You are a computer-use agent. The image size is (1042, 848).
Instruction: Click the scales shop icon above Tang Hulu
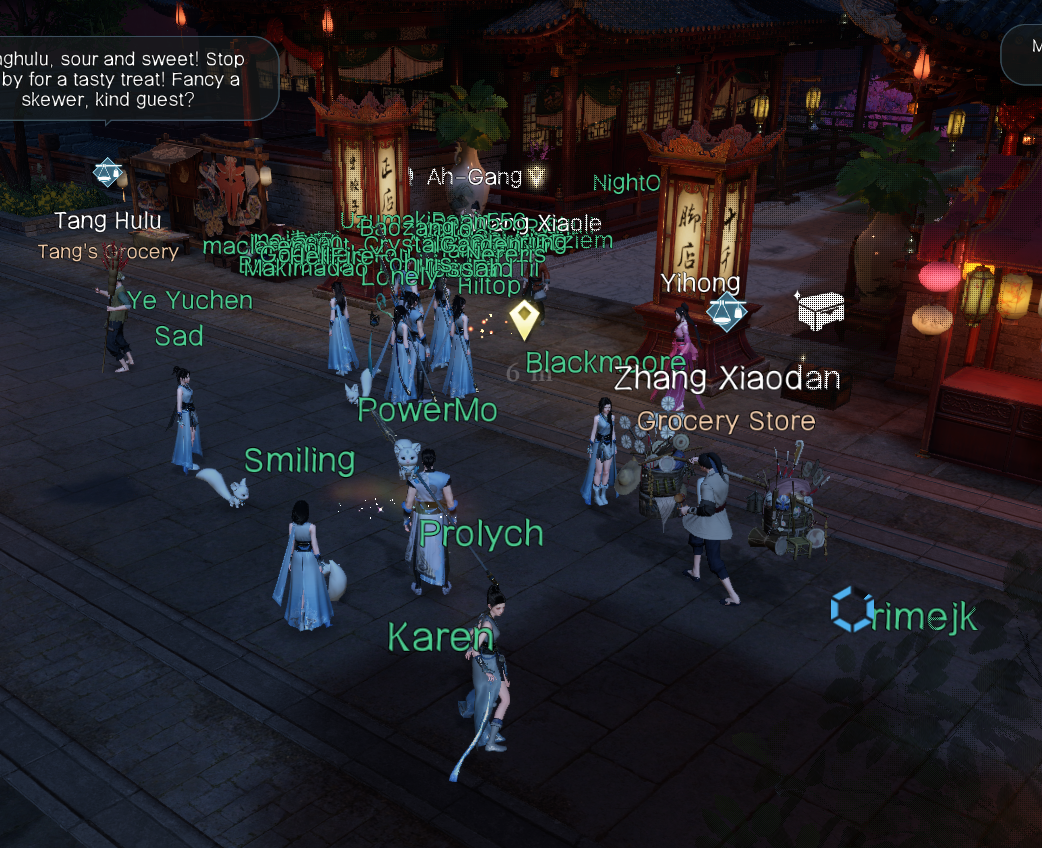tap(107, 172)
